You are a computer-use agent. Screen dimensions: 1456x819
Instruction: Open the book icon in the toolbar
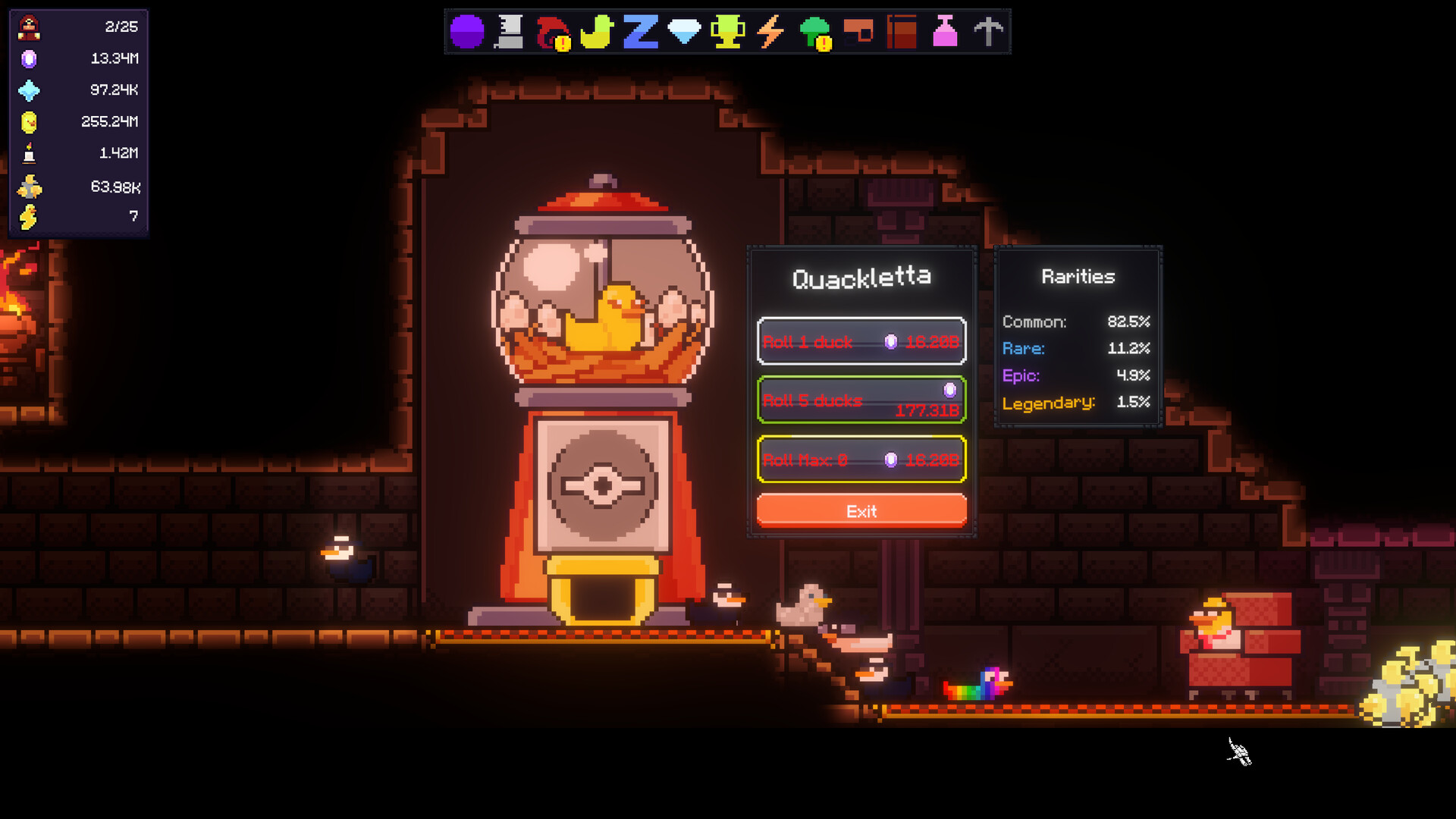901,30
